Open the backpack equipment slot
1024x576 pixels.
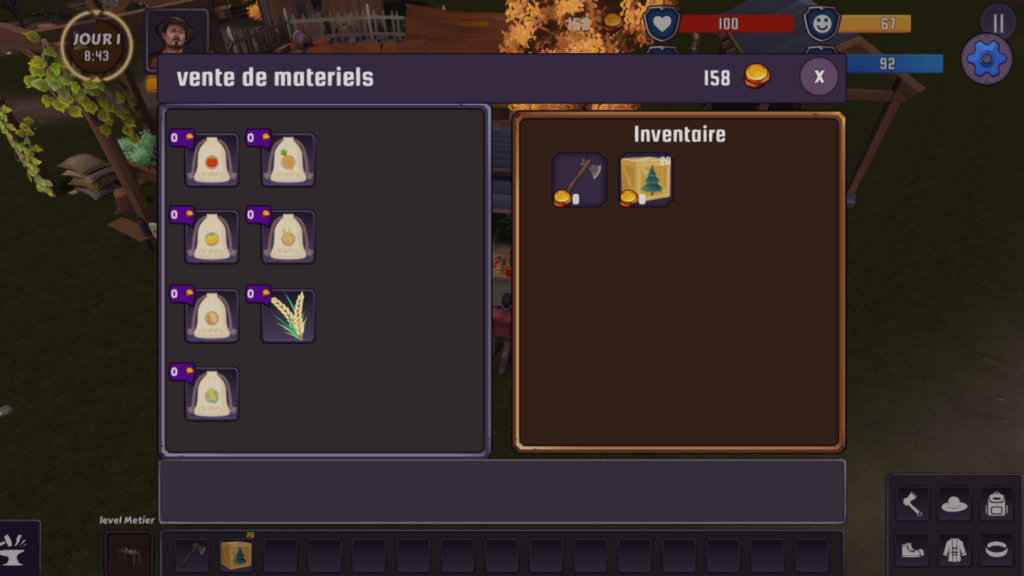pyautogui.click(x=996, y=505)
